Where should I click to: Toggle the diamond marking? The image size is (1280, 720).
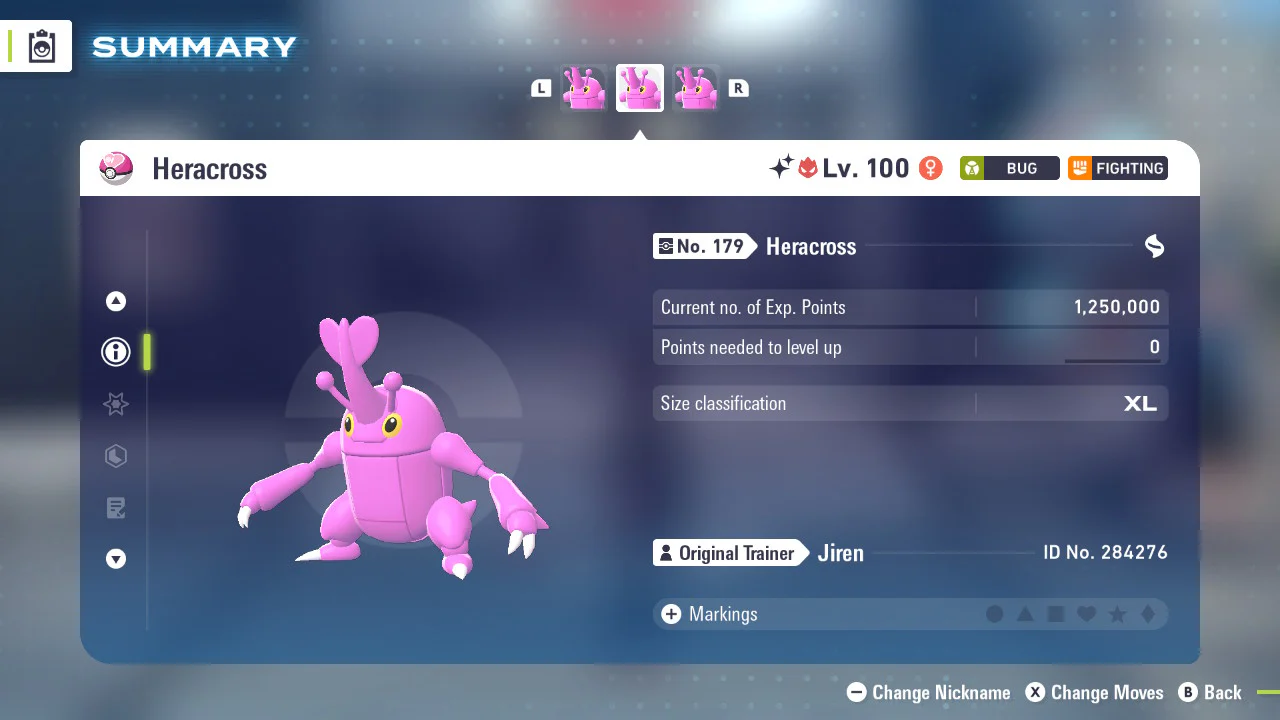point(1148,614)
